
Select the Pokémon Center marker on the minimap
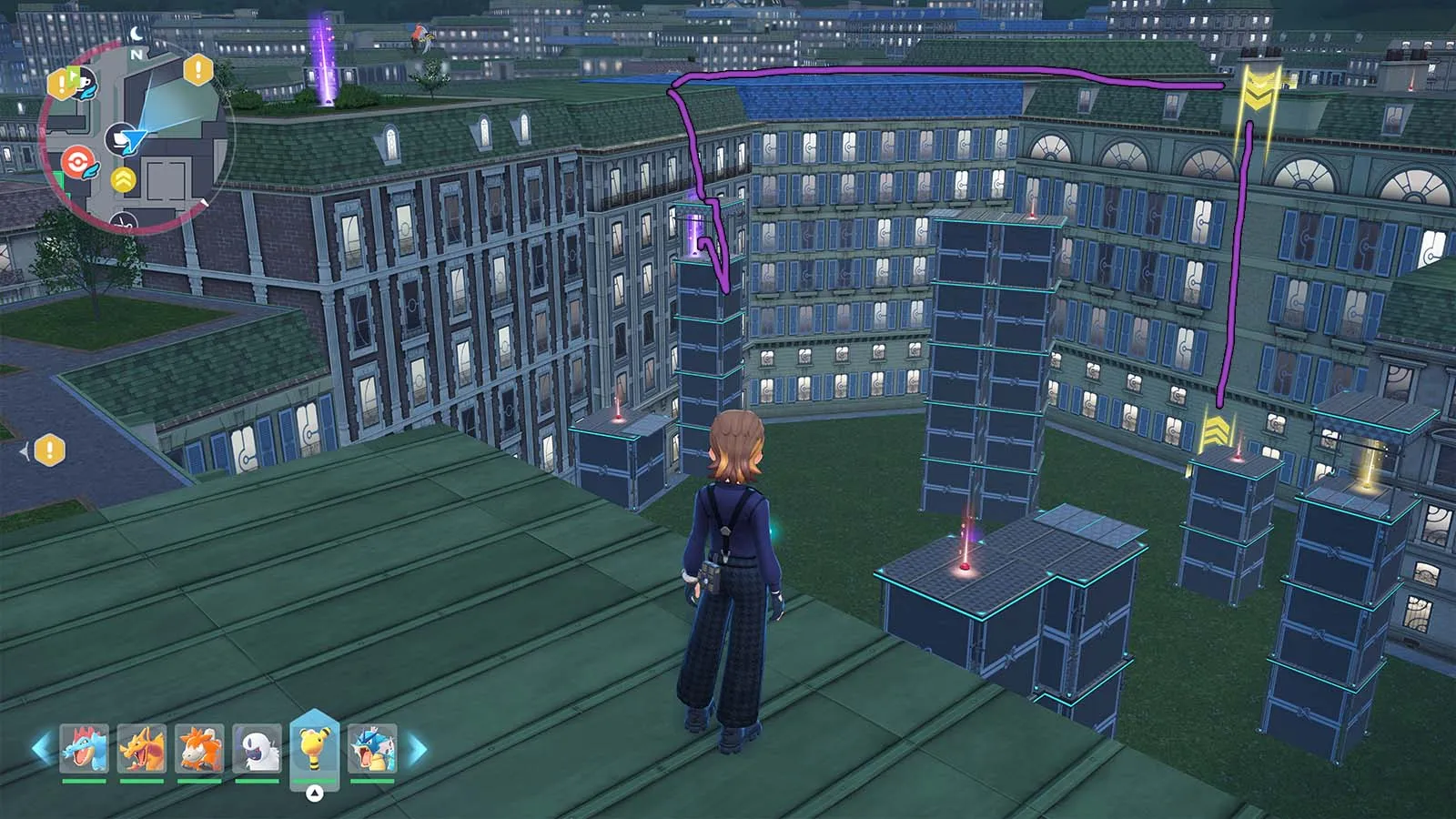78,164
